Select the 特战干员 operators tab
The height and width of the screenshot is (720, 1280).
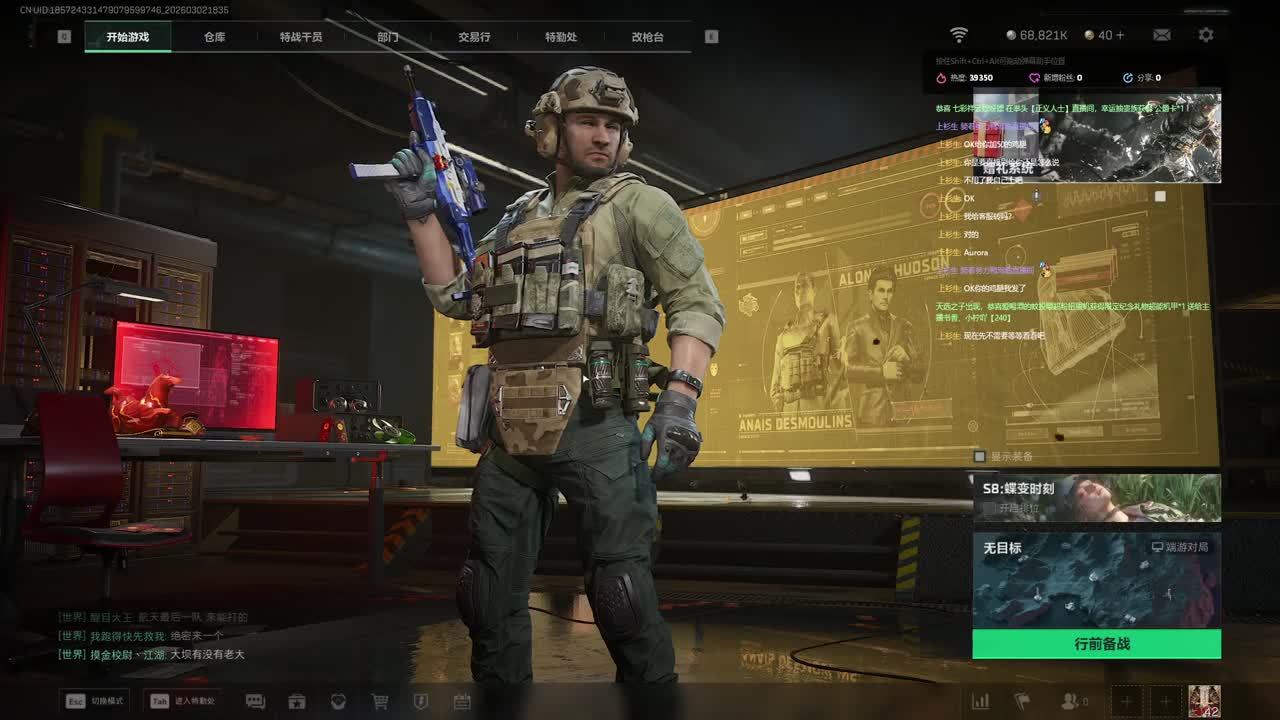301,37
